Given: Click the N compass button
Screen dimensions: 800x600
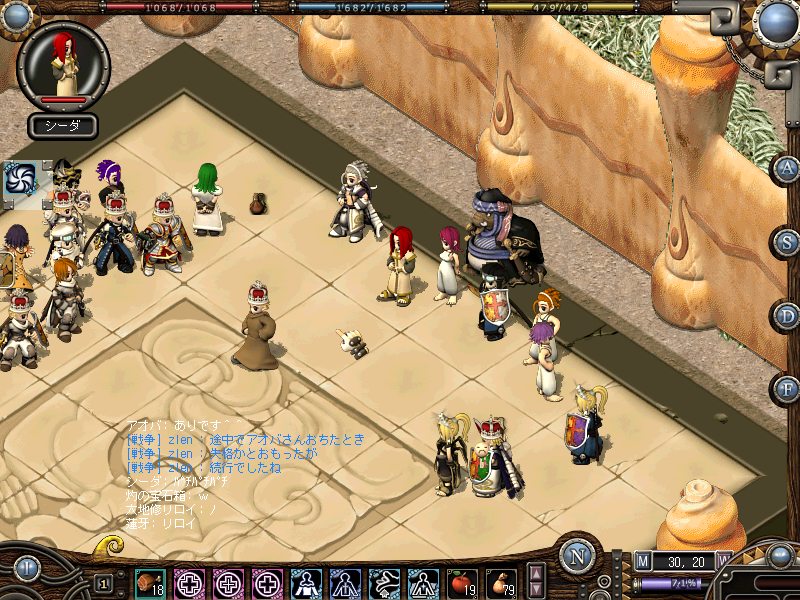Looking at the screenshot, I should click(x=577, y=556).
